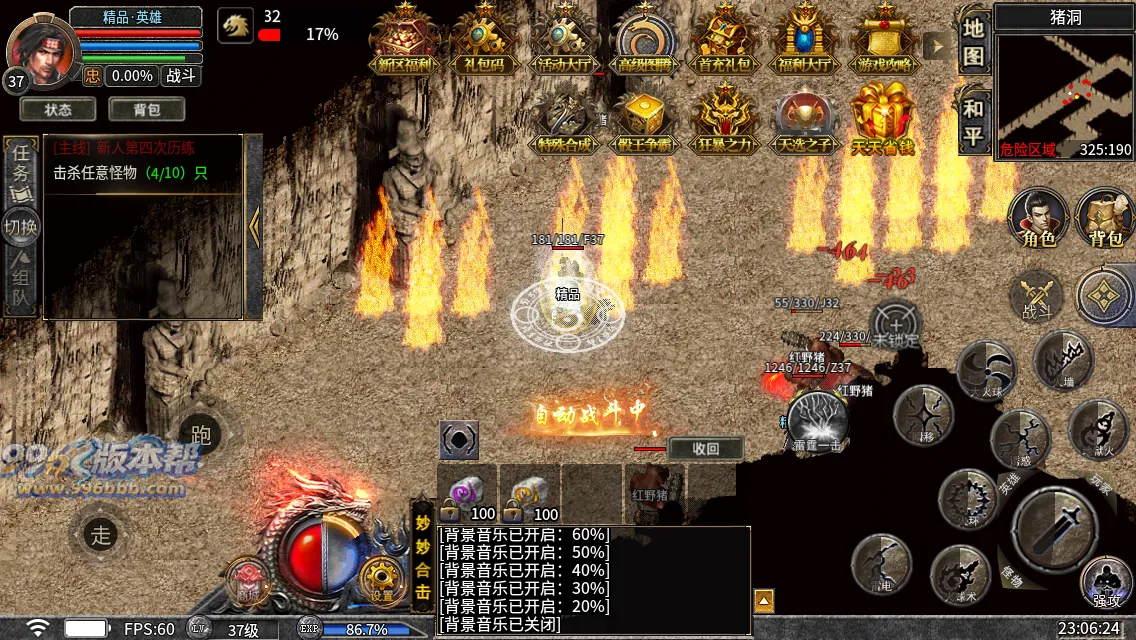This screenshot has height=640, width=1136.
Task: Collapse the top icon row with the arrow
Action: coord(937,45)
